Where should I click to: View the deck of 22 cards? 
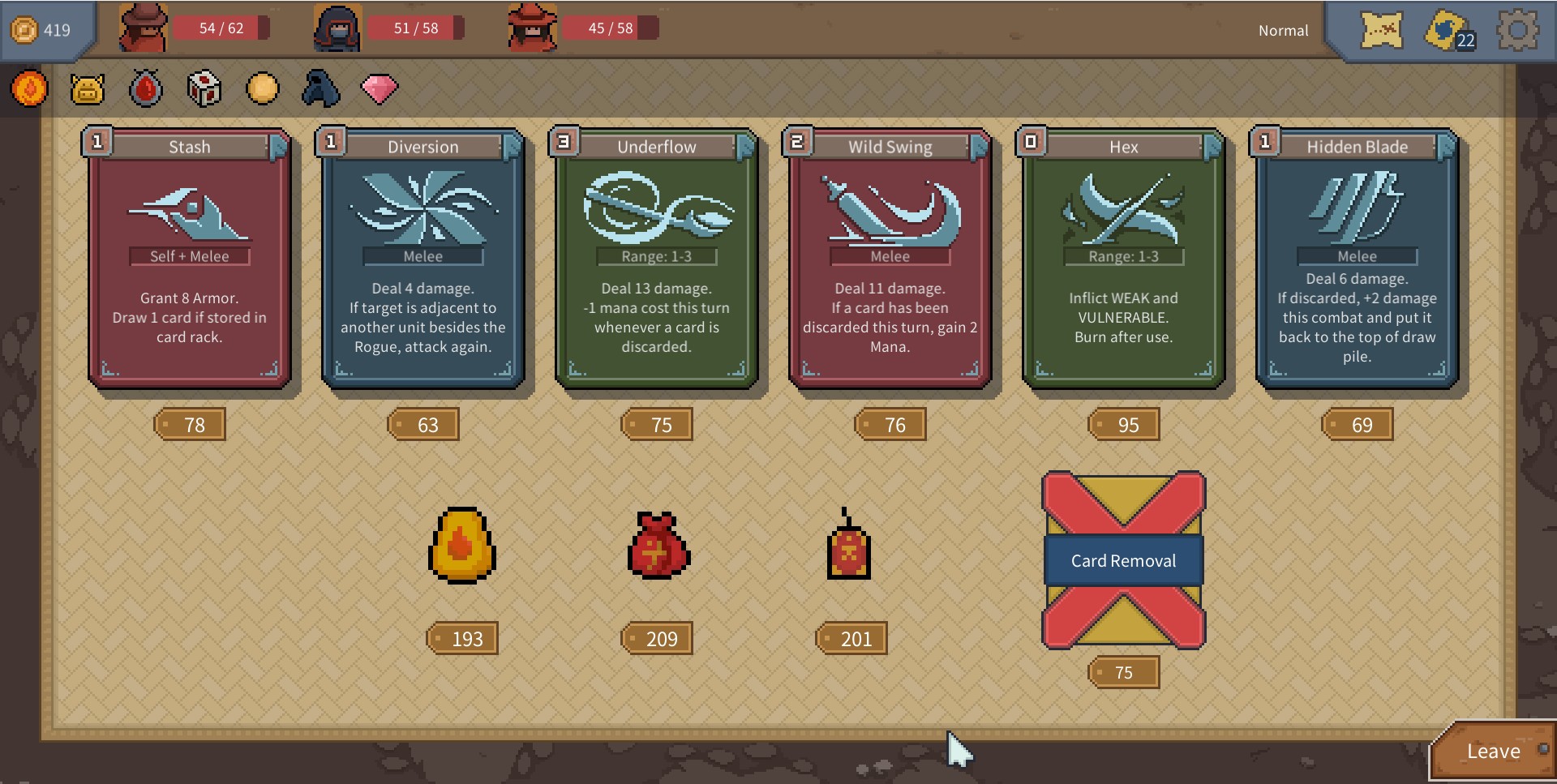[x=1448, y=31]
